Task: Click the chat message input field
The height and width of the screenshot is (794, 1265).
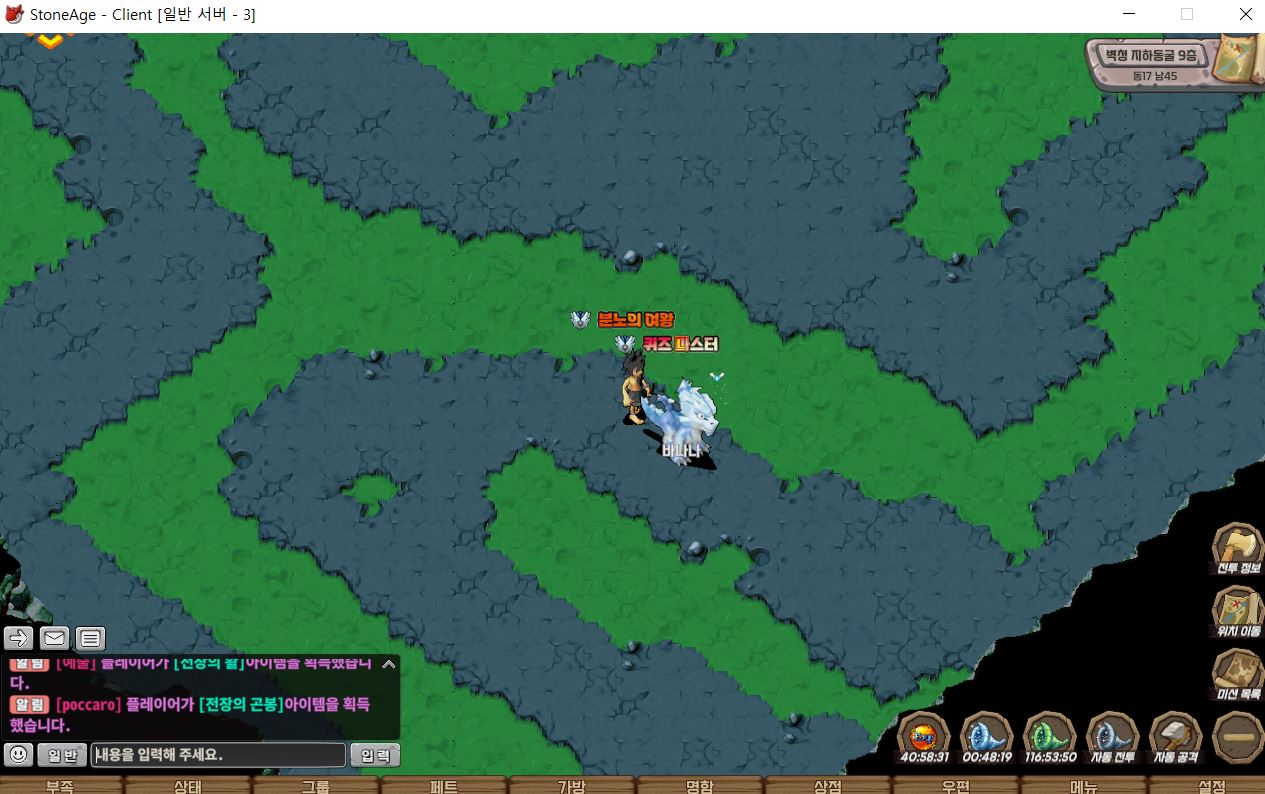Action: tap(218, 755)
